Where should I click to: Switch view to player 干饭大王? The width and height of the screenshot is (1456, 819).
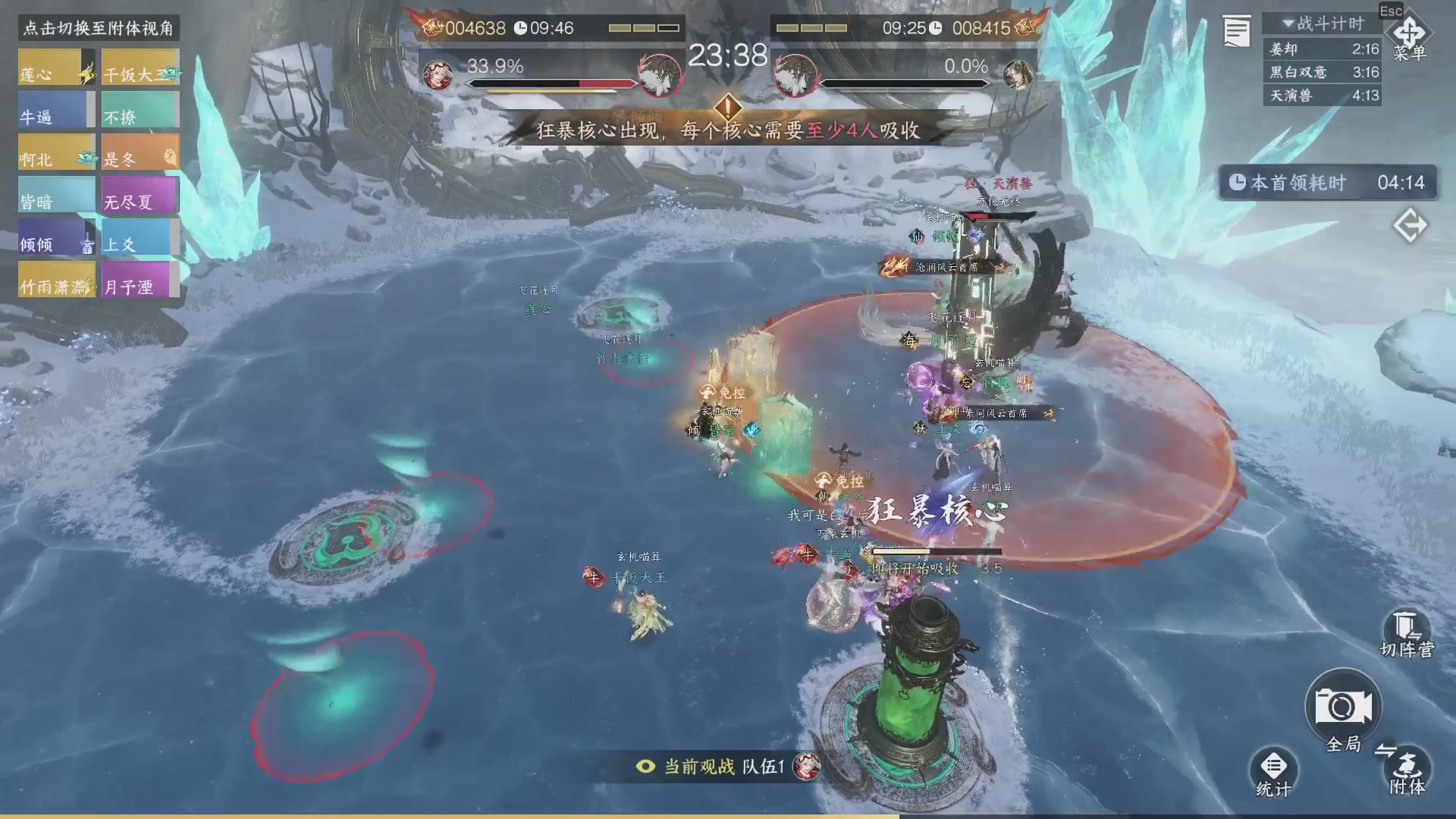click(140, 68)
